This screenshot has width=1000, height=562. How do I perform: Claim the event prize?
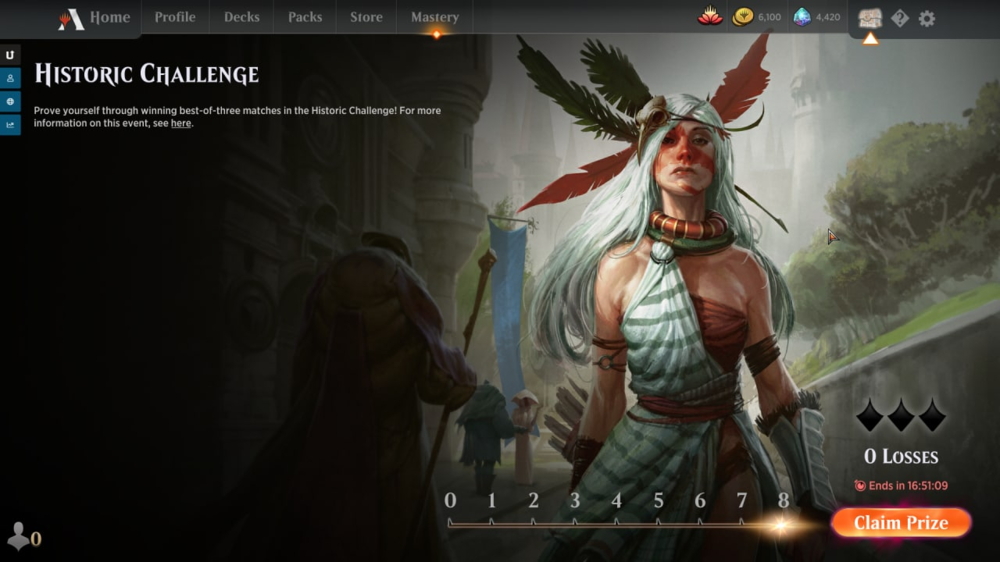[x=900, y=523]
